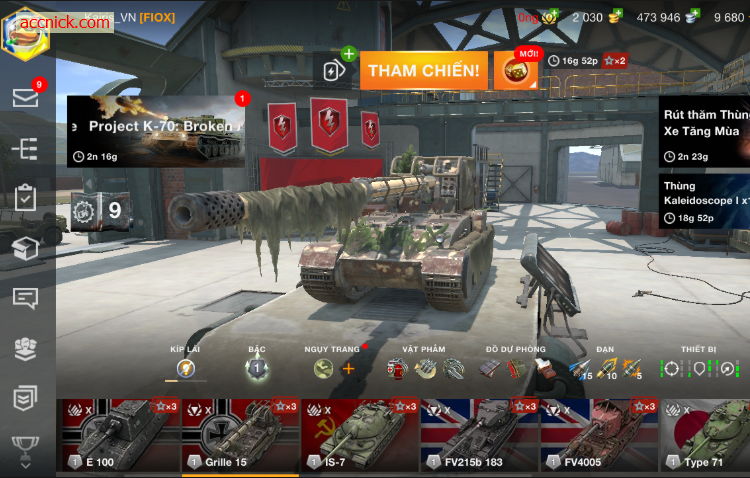Open the chat speech bubble icon
The width and height of the screenshot is (750, 478).
[25, 298]
